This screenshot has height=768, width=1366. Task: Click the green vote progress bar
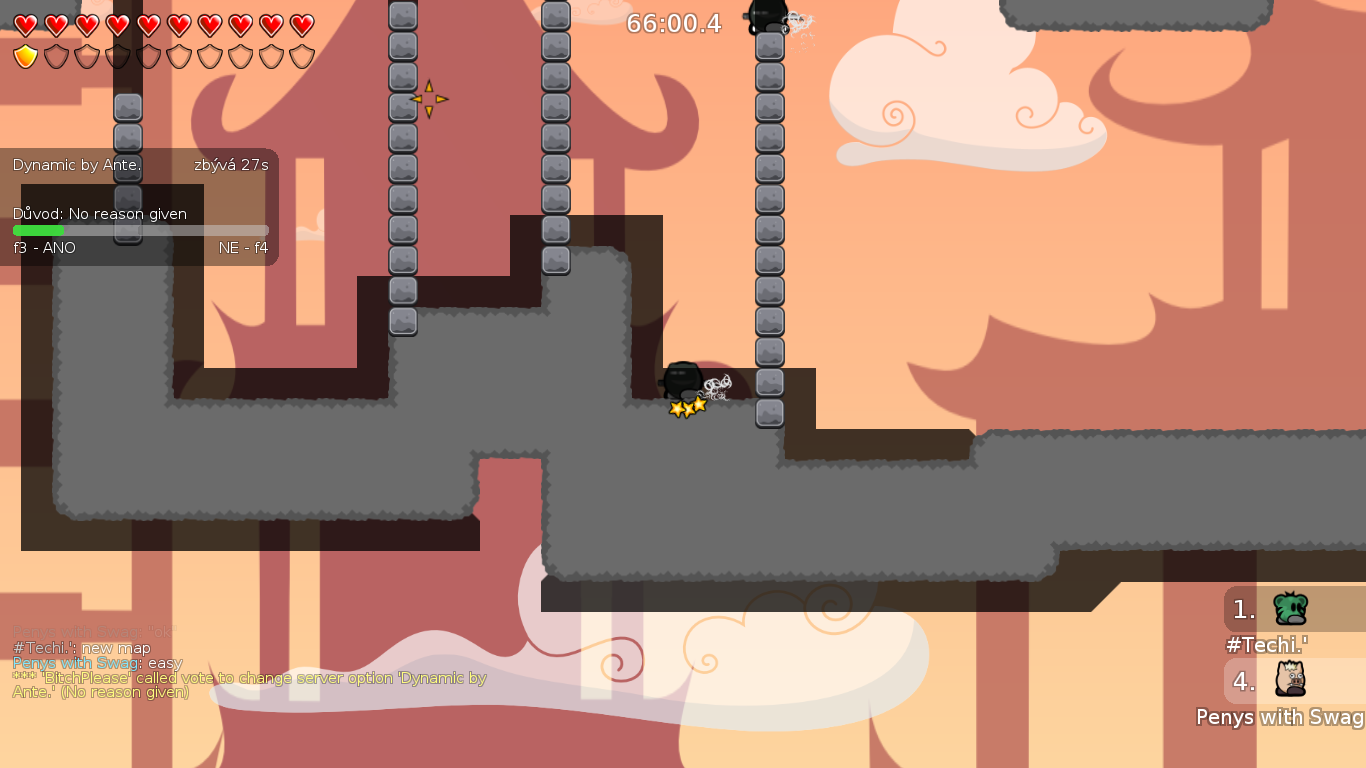pos(38,229)
